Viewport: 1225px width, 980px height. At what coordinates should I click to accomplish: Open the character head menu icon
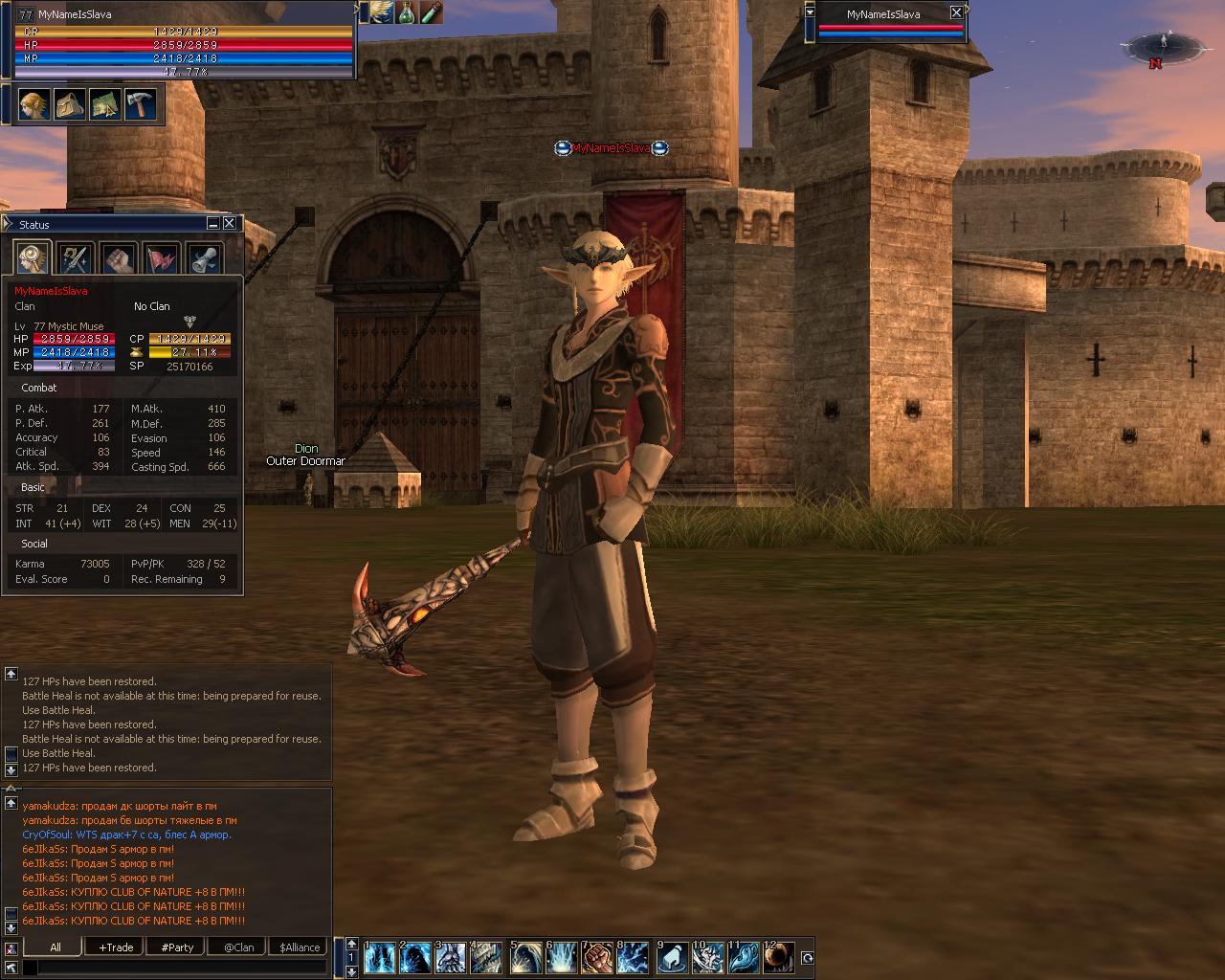point(34,104)
